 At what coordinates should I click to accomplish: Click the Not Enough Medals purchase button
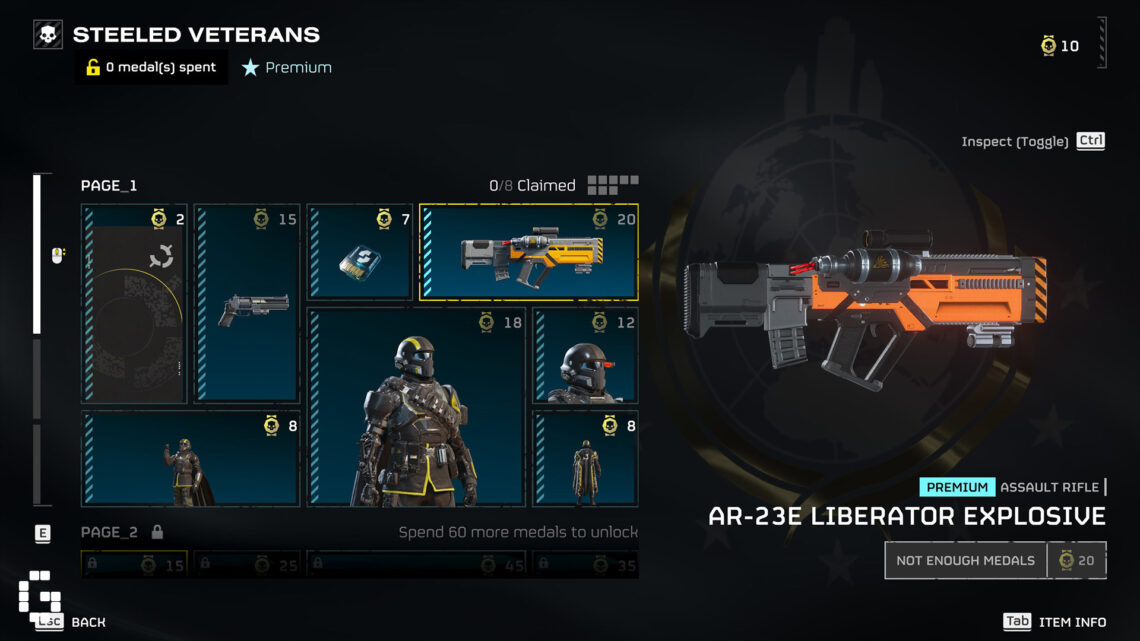(965, 560)
